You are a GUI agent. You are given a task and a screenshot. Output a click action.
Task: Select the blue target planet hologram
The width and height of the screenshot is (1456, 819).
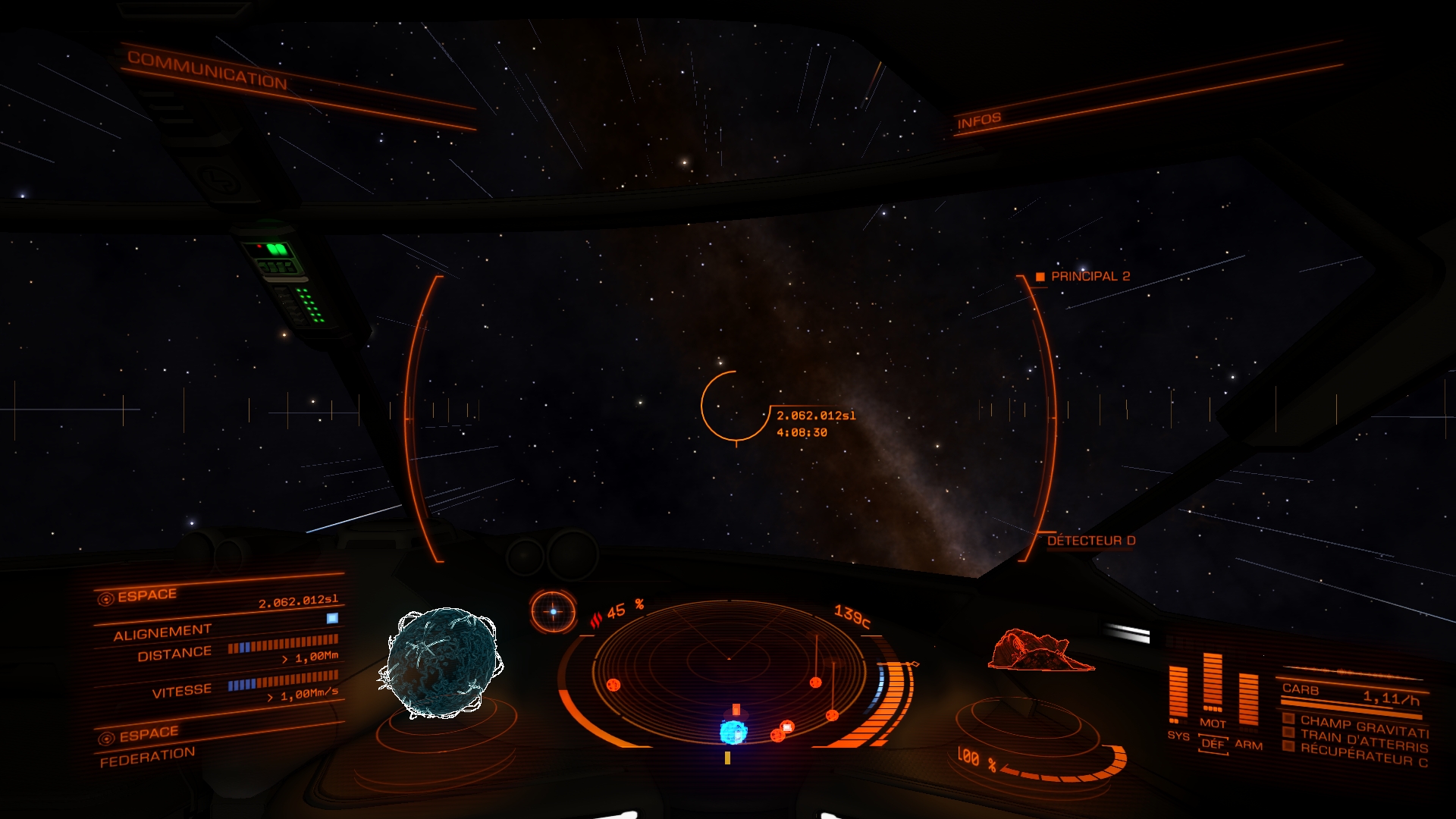[441, 663]
